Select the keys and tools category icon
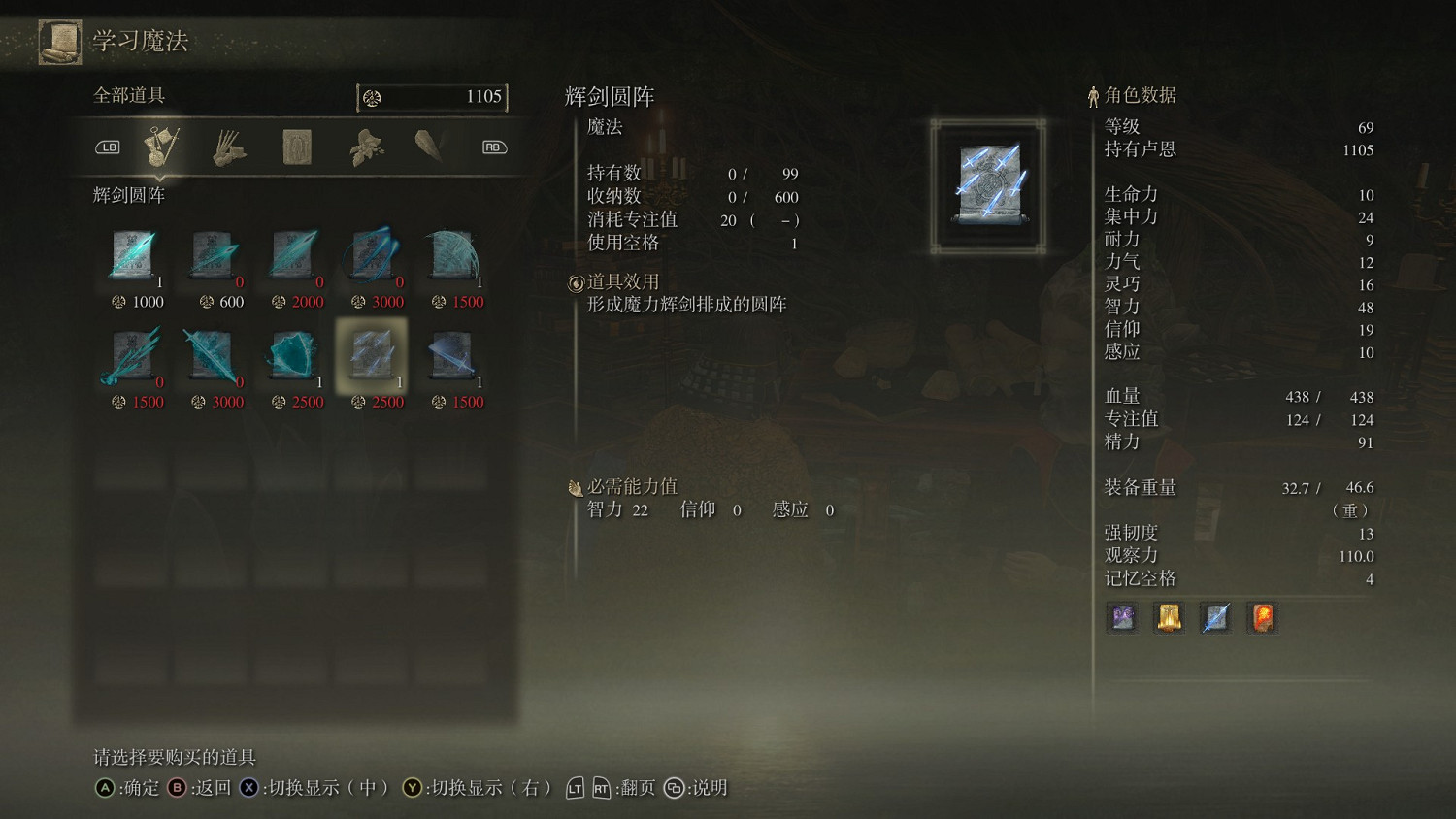The height and width of the screenshot is (819, 1456). [x=160, y=146]
